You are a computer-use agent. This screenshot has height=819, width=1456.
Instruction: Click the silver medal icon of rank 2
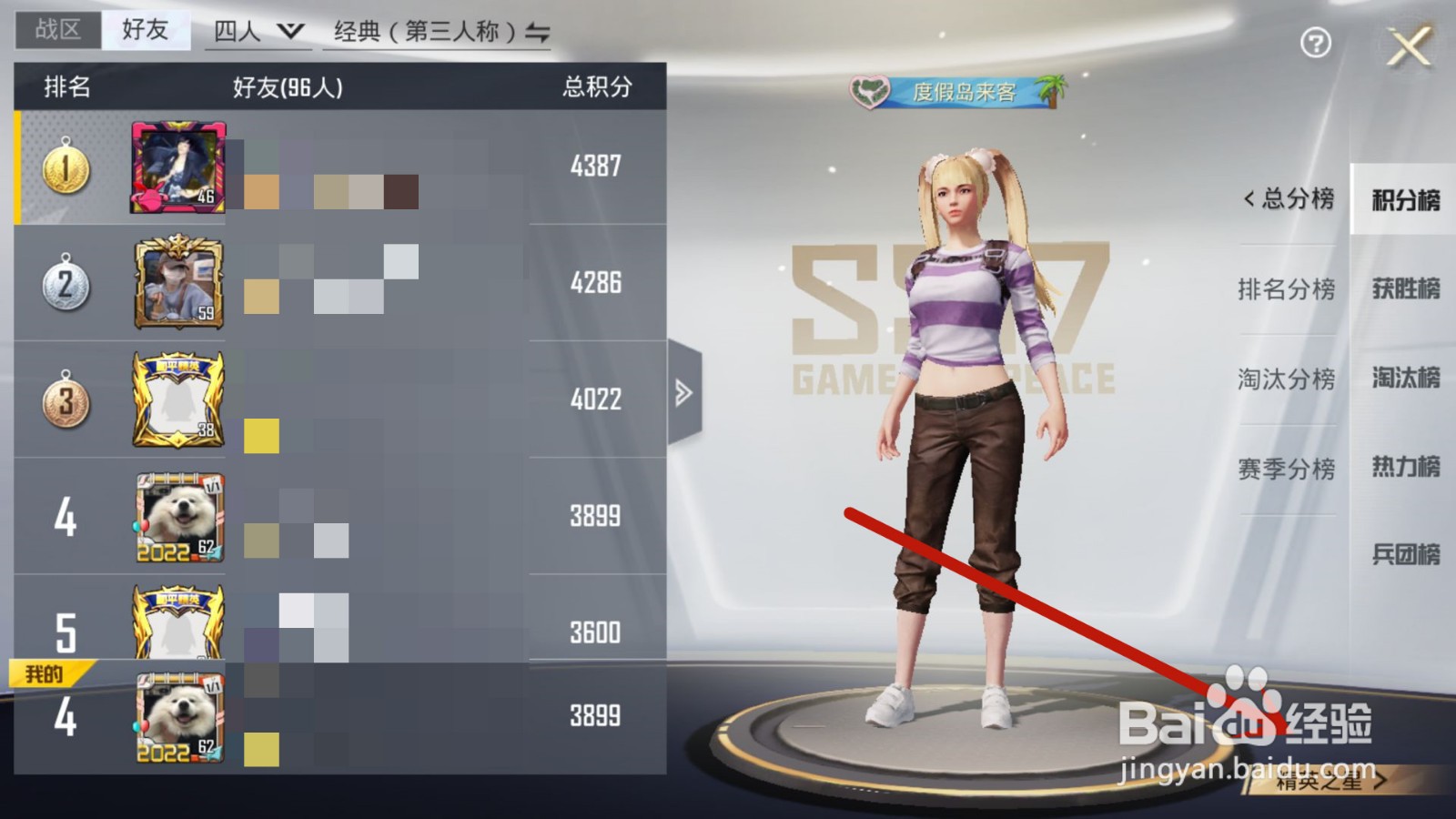[x=64, y=282]
